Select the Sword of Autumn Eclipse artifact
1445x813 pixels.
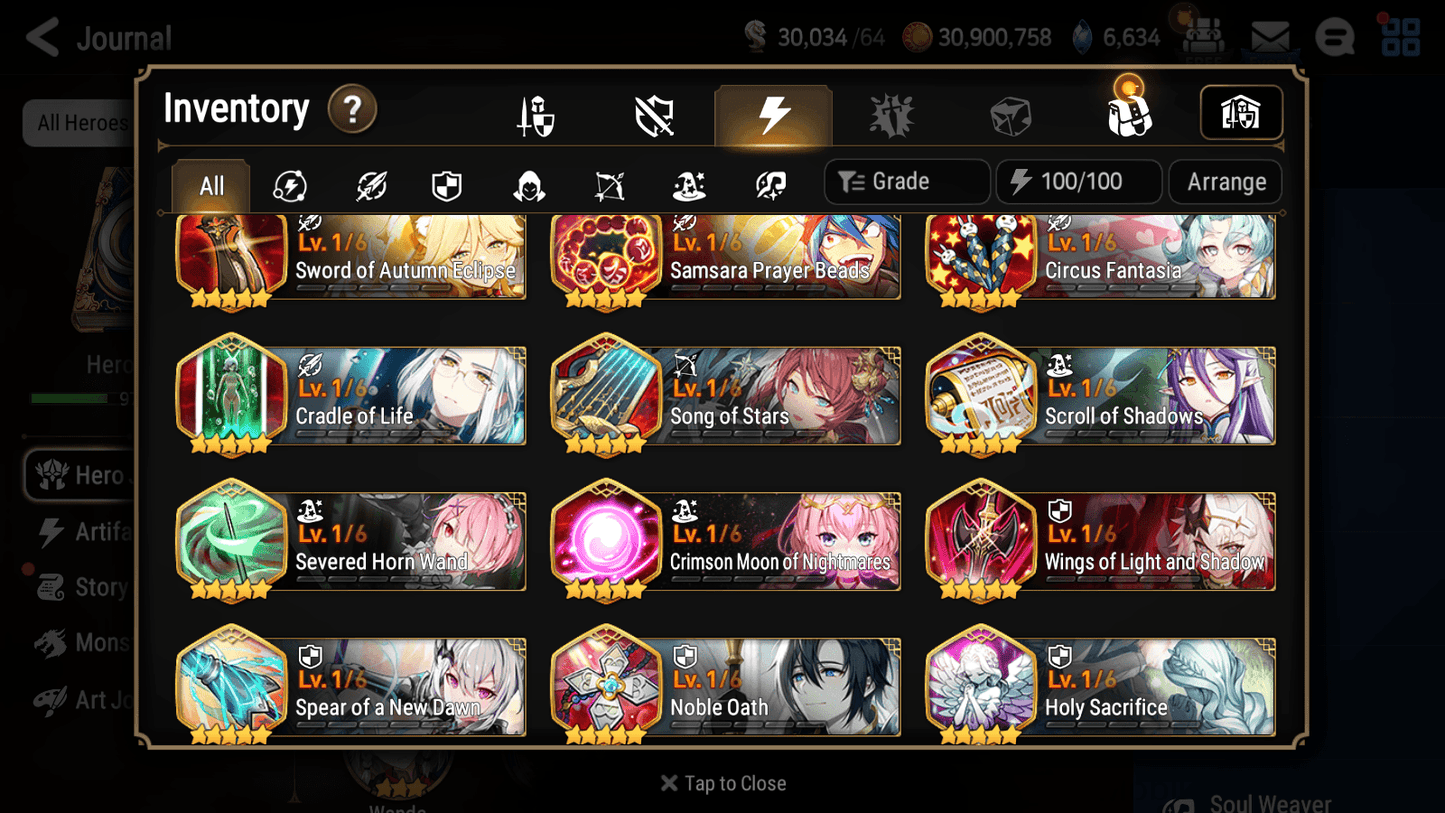coord(350,258)
